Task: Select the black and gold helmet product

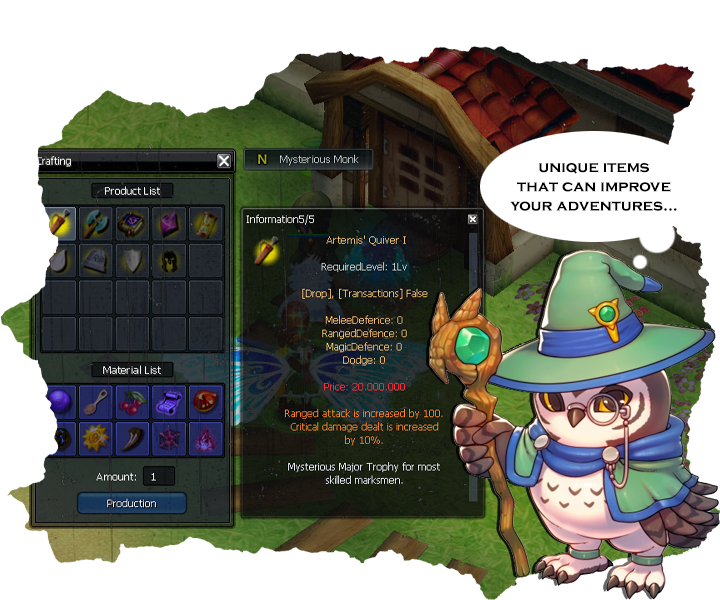Action: (168, 261)
